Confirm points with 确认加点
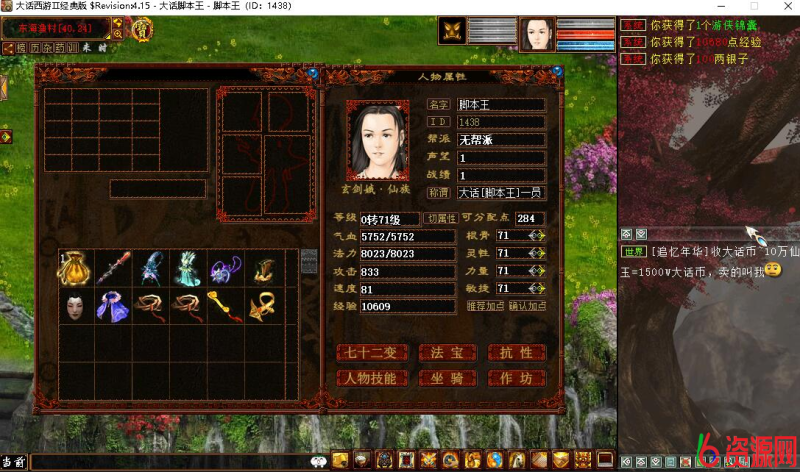This screenshot has width=800, height=472. point(527,306)
